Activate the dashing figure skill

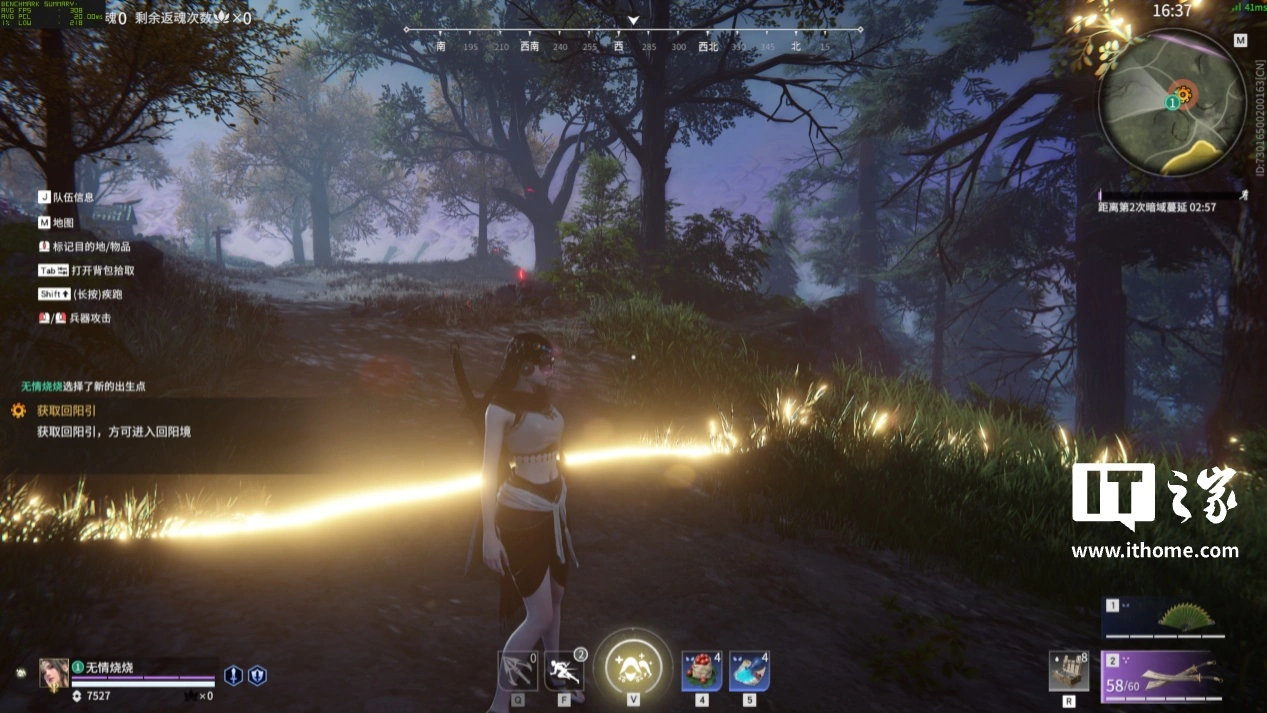click(x=564, y=671)
